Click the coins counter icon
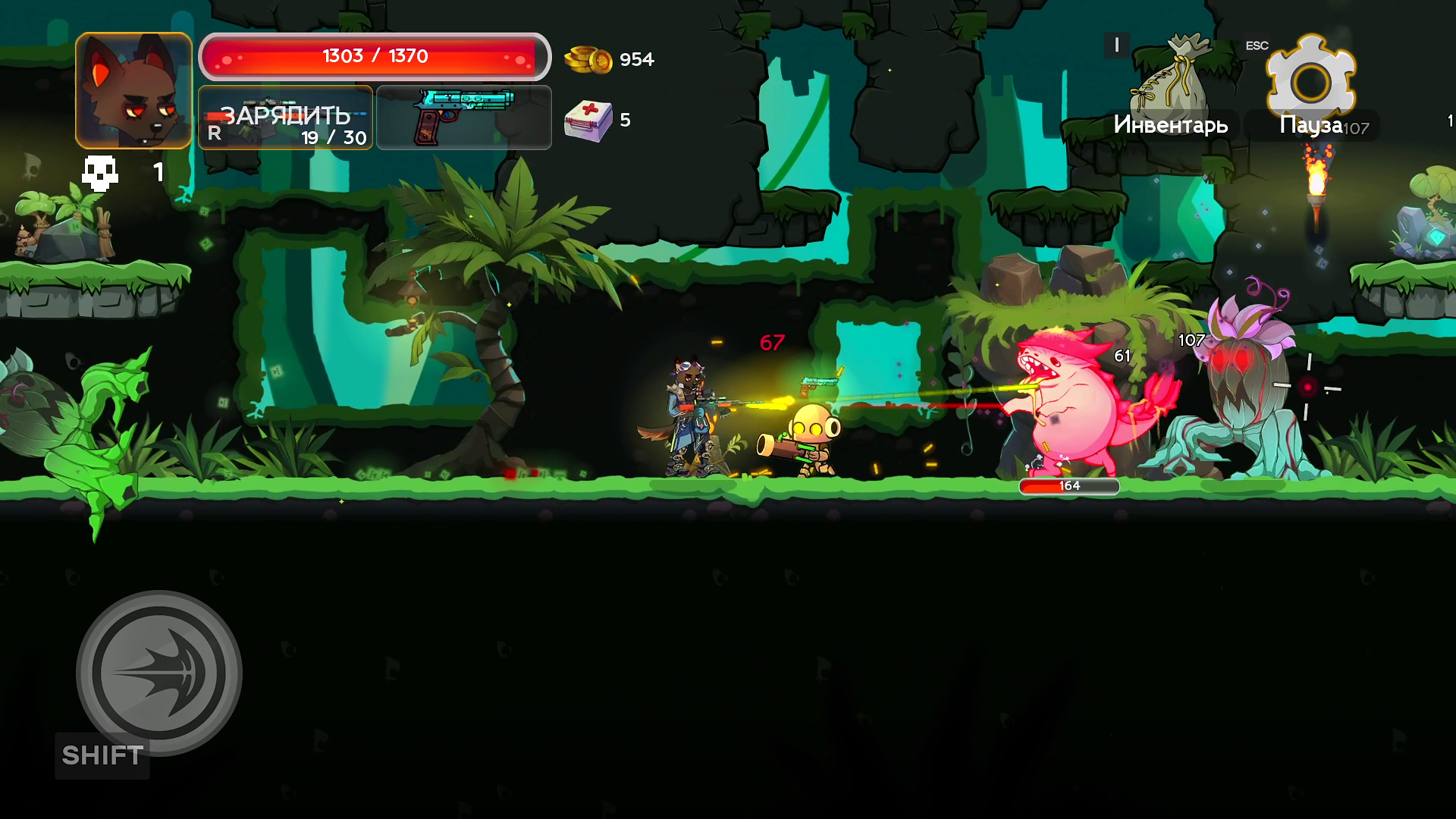This screenshot has height=819, width=1456. pos(590,58)
